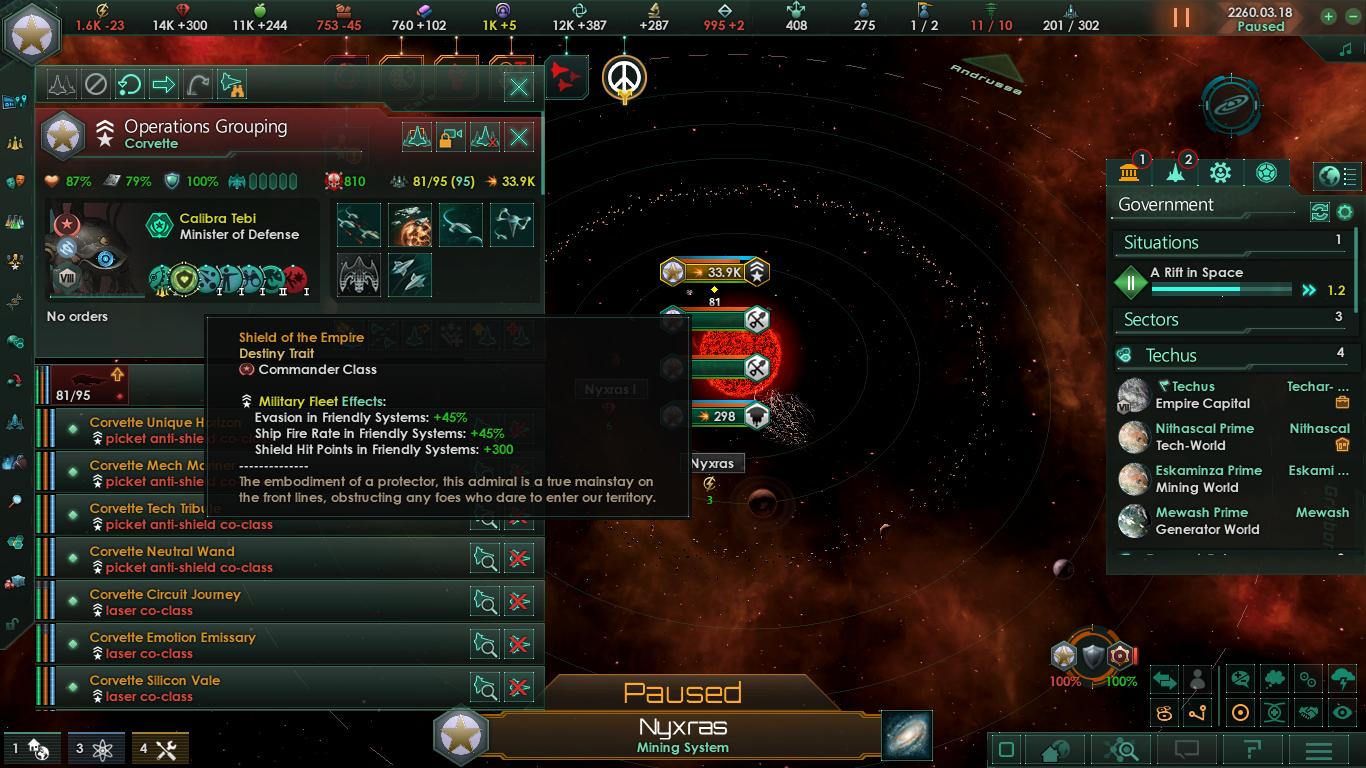Select Corvette Circuit Journey ship row

[250, 602]
